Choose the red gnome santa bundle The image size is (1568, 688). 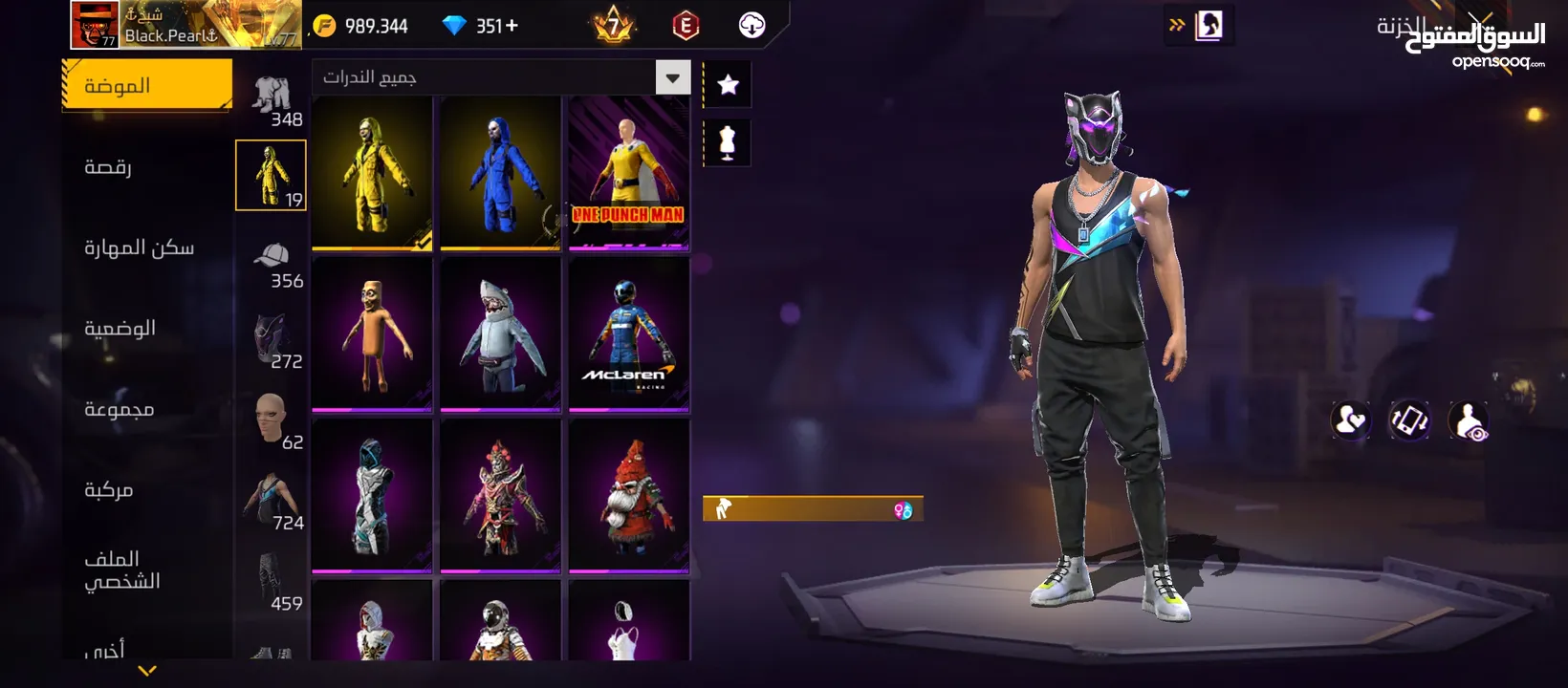pyautogui.click(x=628, y=495)
